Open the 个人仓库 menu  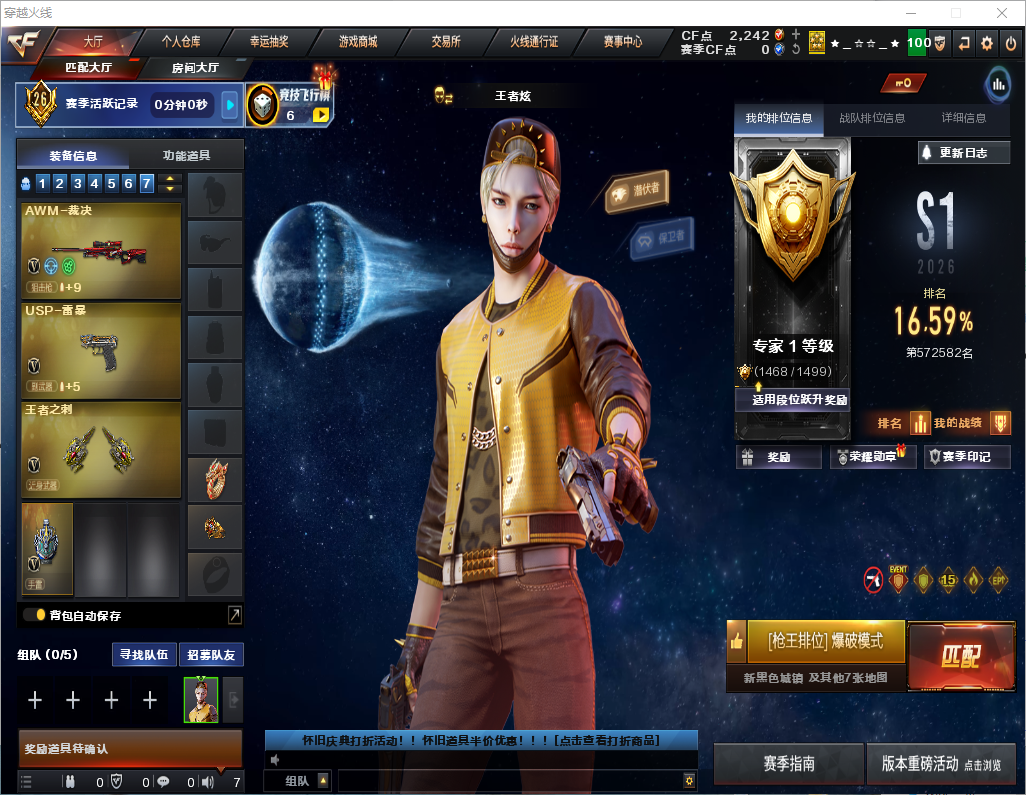(181, 42)
